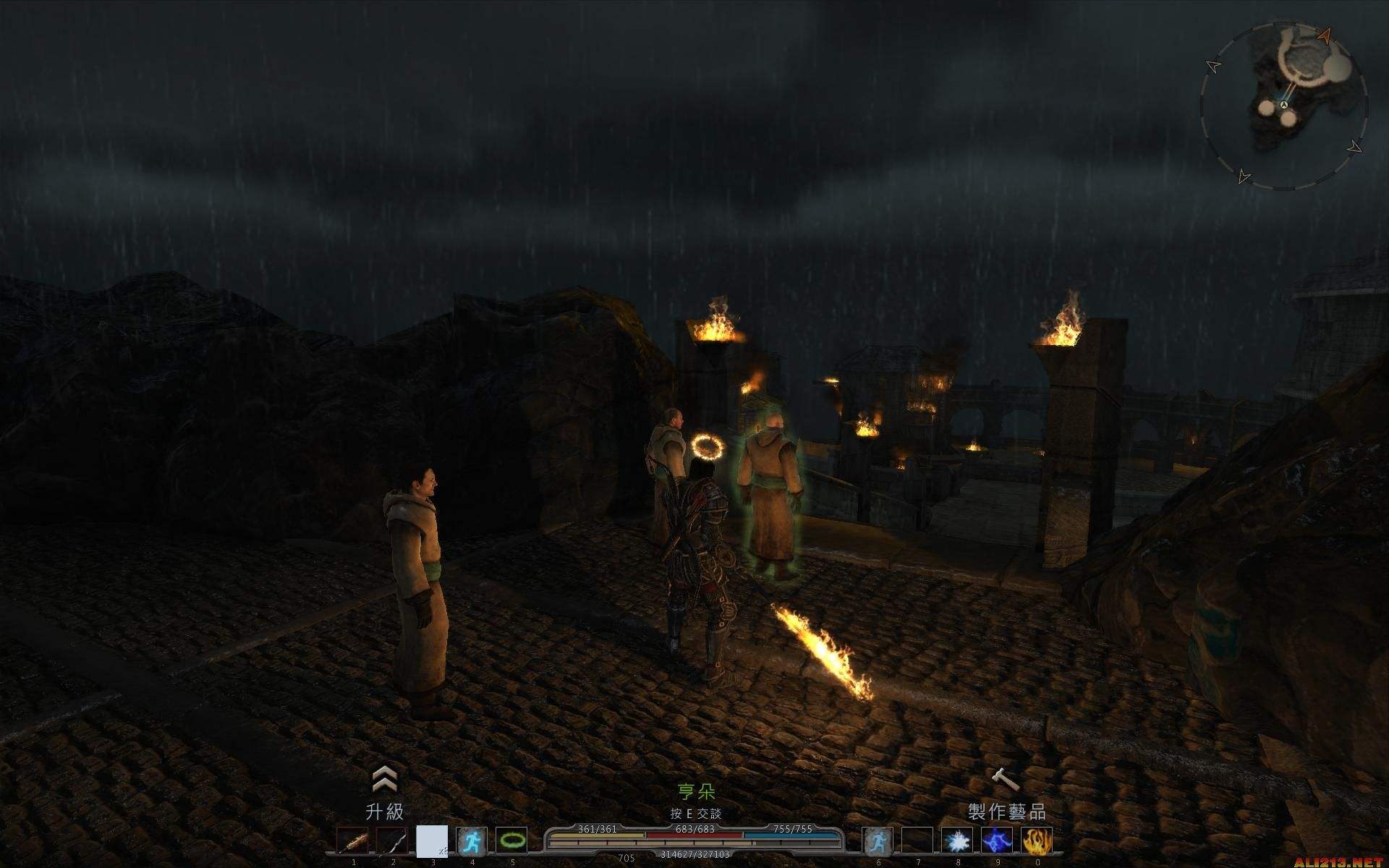The width and height of the screenshot is (1389, 868).
Task: Use the white item stack in slot 3
Action: click(x=432, y=842)
